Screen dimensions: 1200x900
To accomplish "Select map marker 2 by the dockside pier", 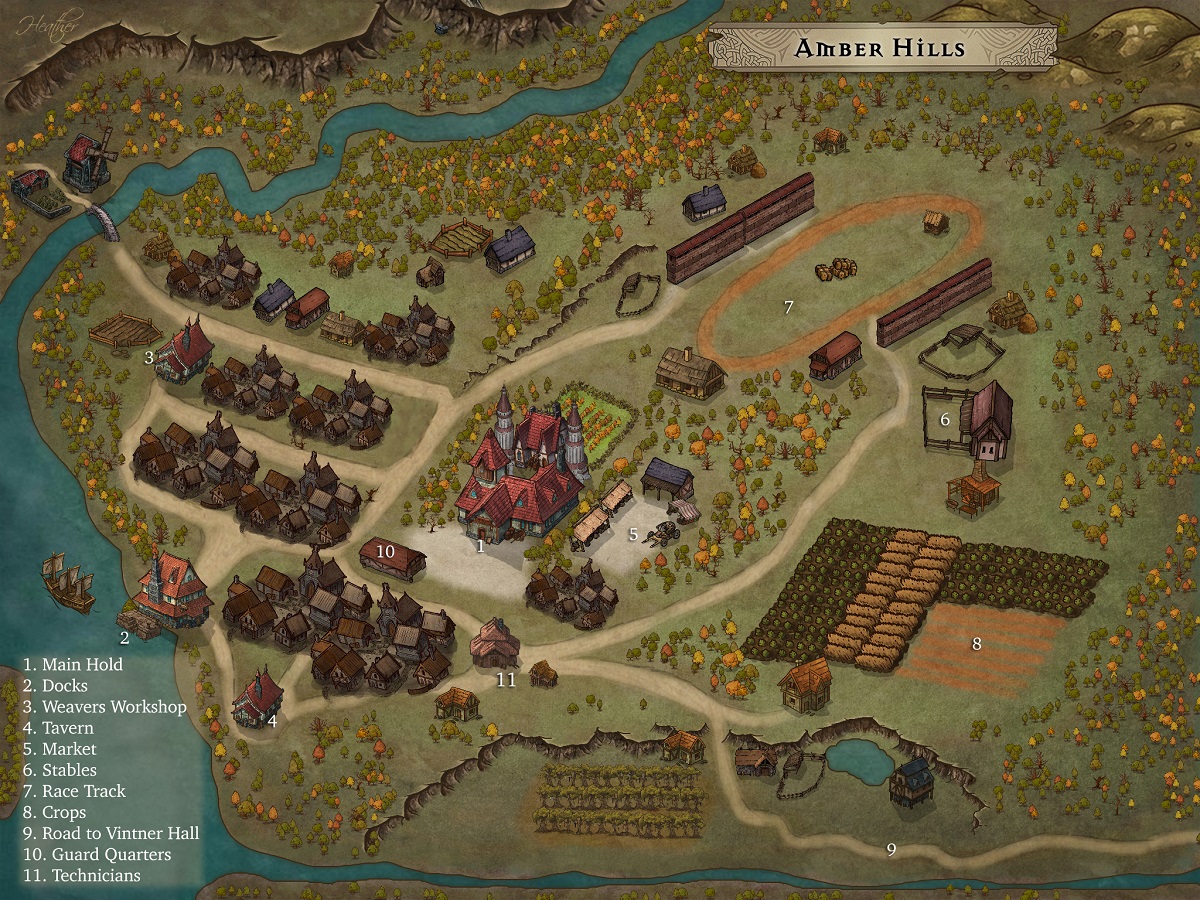I will 125,637.
